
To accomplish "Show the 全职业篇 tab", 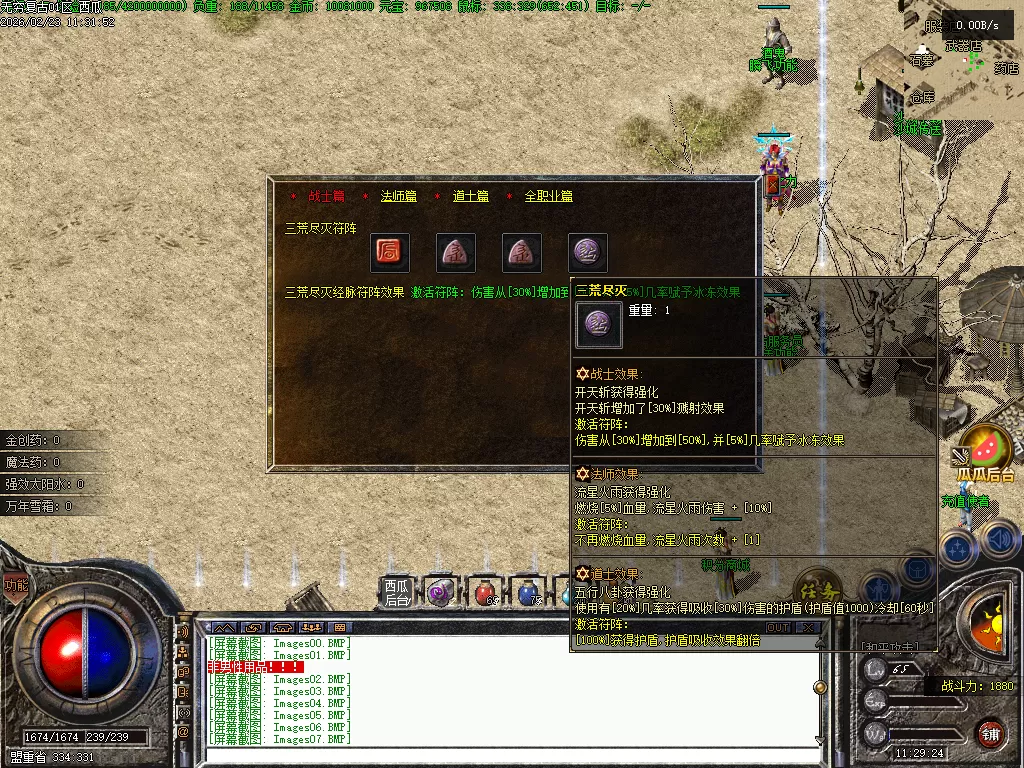I will click(x=549, y=197).
